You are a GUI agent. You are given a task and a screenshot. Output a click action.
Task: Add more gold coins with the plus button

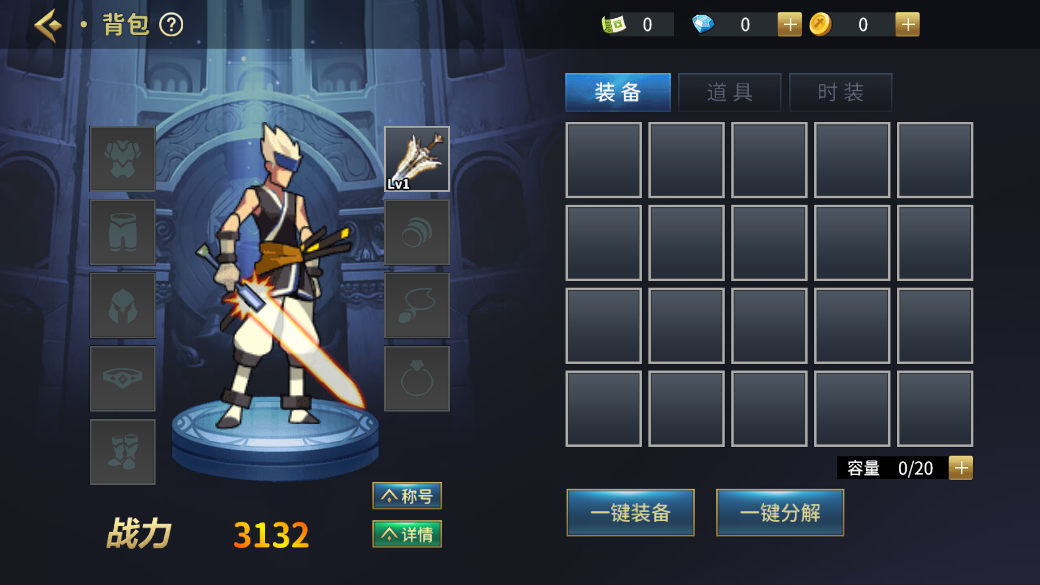[907, 25]
